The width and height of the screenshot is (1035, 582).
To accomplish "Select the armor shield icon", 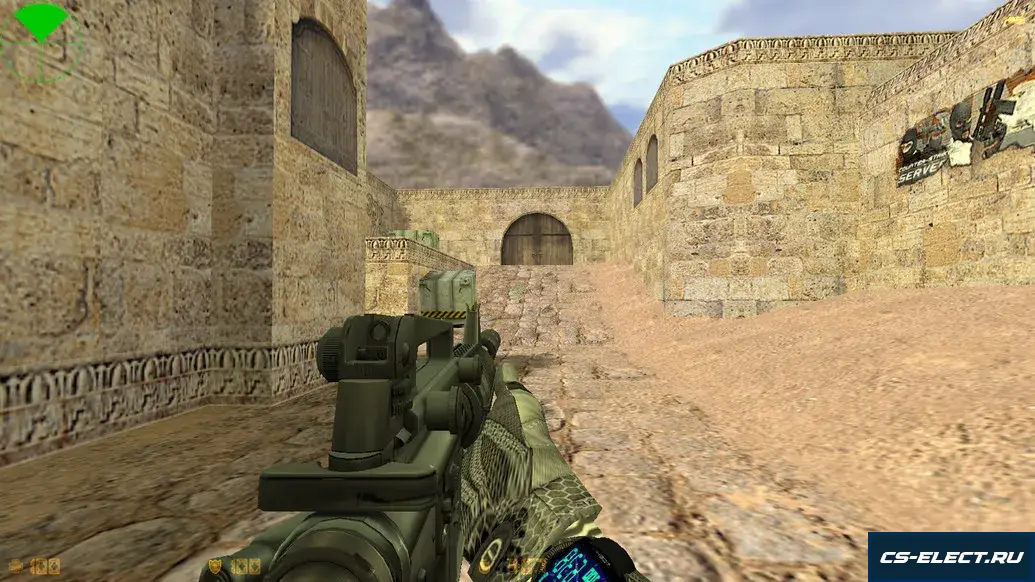I will (215, 566).
